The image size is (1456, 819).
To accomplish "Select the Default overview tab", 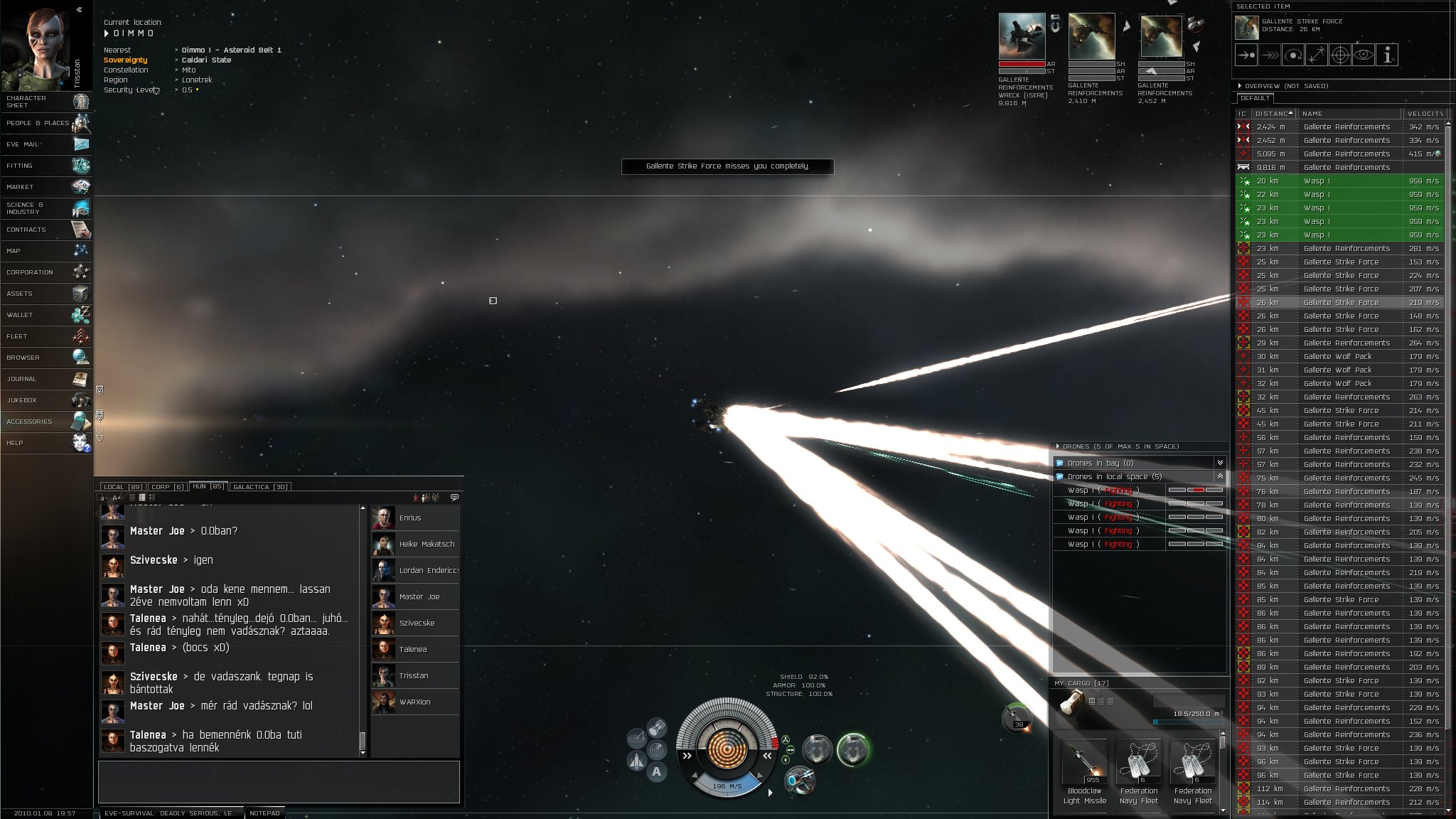I will click(x=1255, y=98).
